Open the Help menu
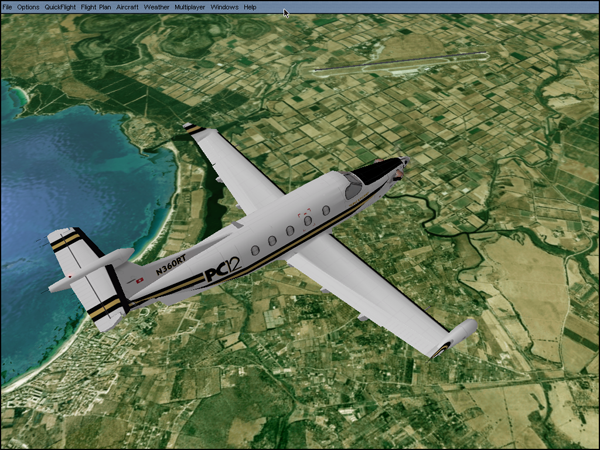This screenshot has height=450, width=600. click(x=250, y=7)
